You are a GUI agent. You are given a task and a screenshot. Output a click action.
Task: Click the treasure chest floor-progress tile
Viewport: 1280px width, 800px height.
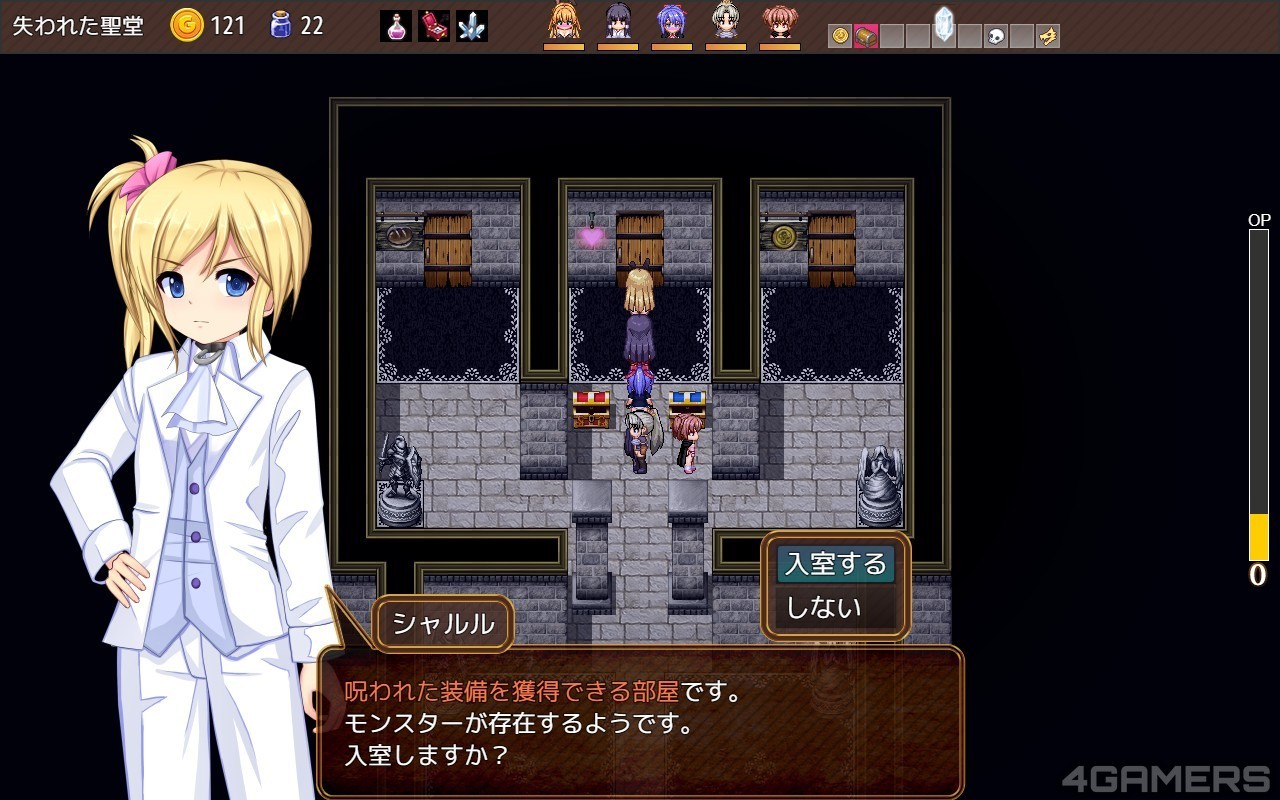866,37
